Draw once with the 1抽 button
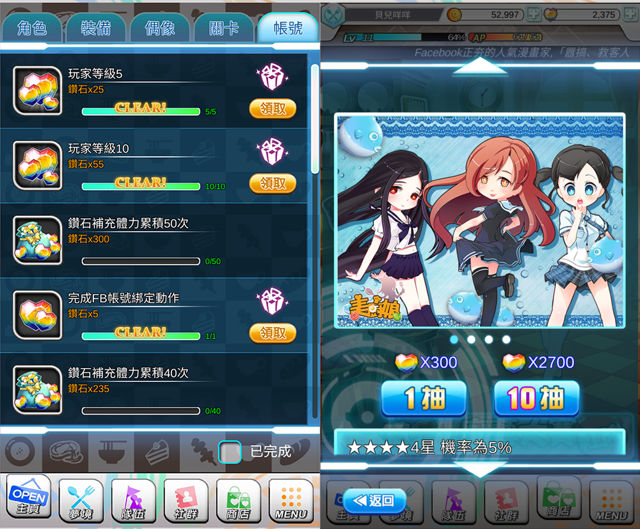The width and height of the screenshot is (640, 529). (423, 398)
